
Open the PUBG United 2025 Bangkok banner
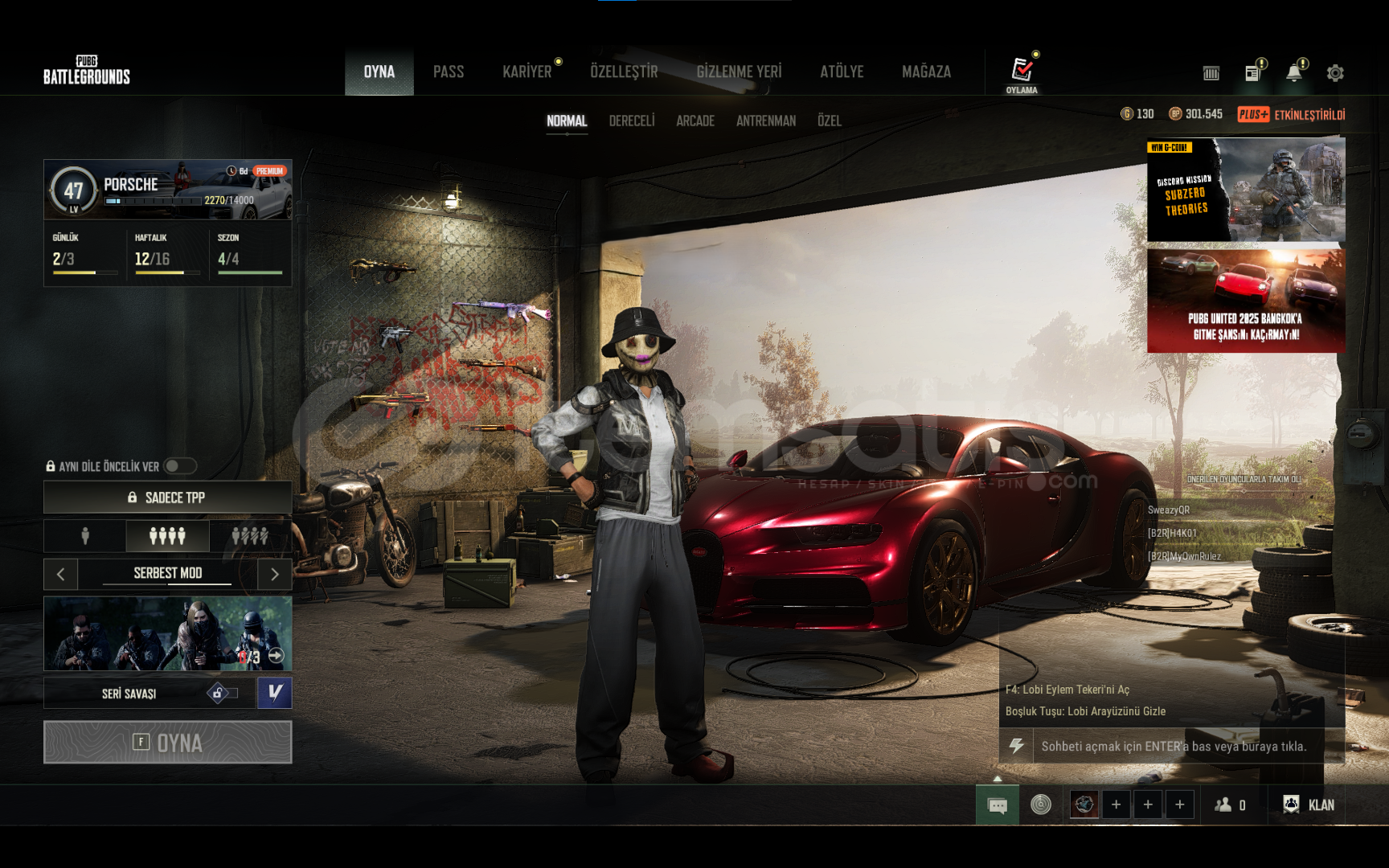coord(1245,301)
